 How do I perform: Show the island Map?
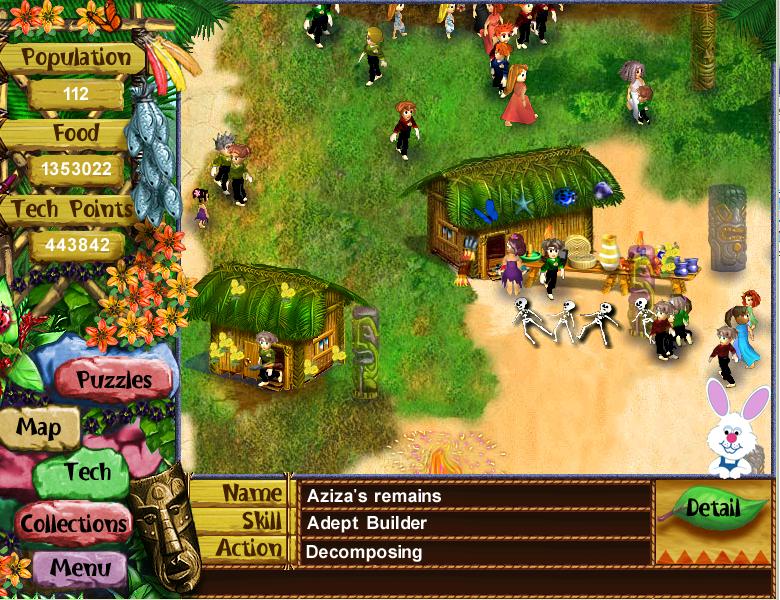click(x=39, y=428)
